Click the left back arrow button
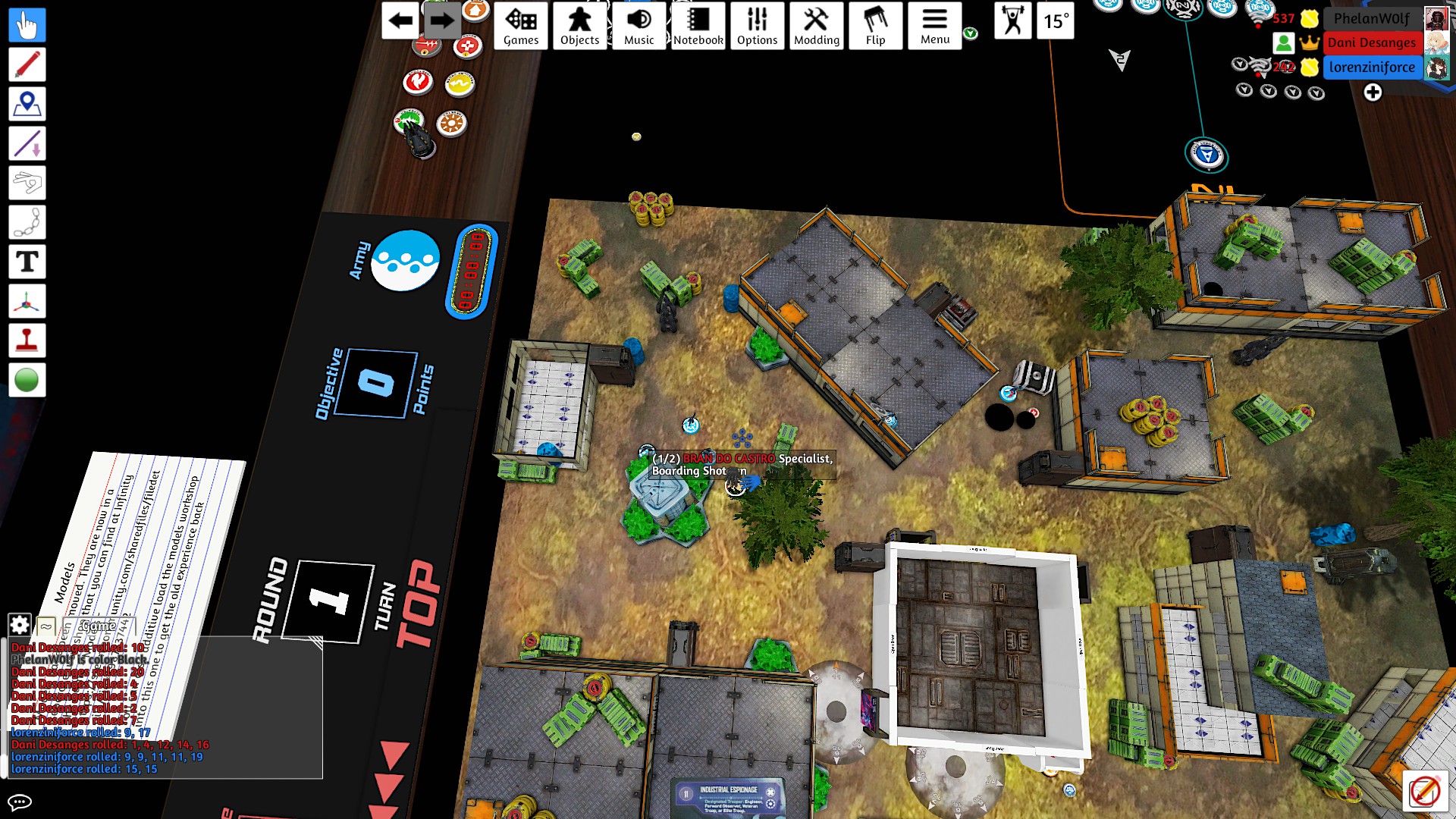The width and height of the screenshot is (1456, 819). (x=400, y=21)
